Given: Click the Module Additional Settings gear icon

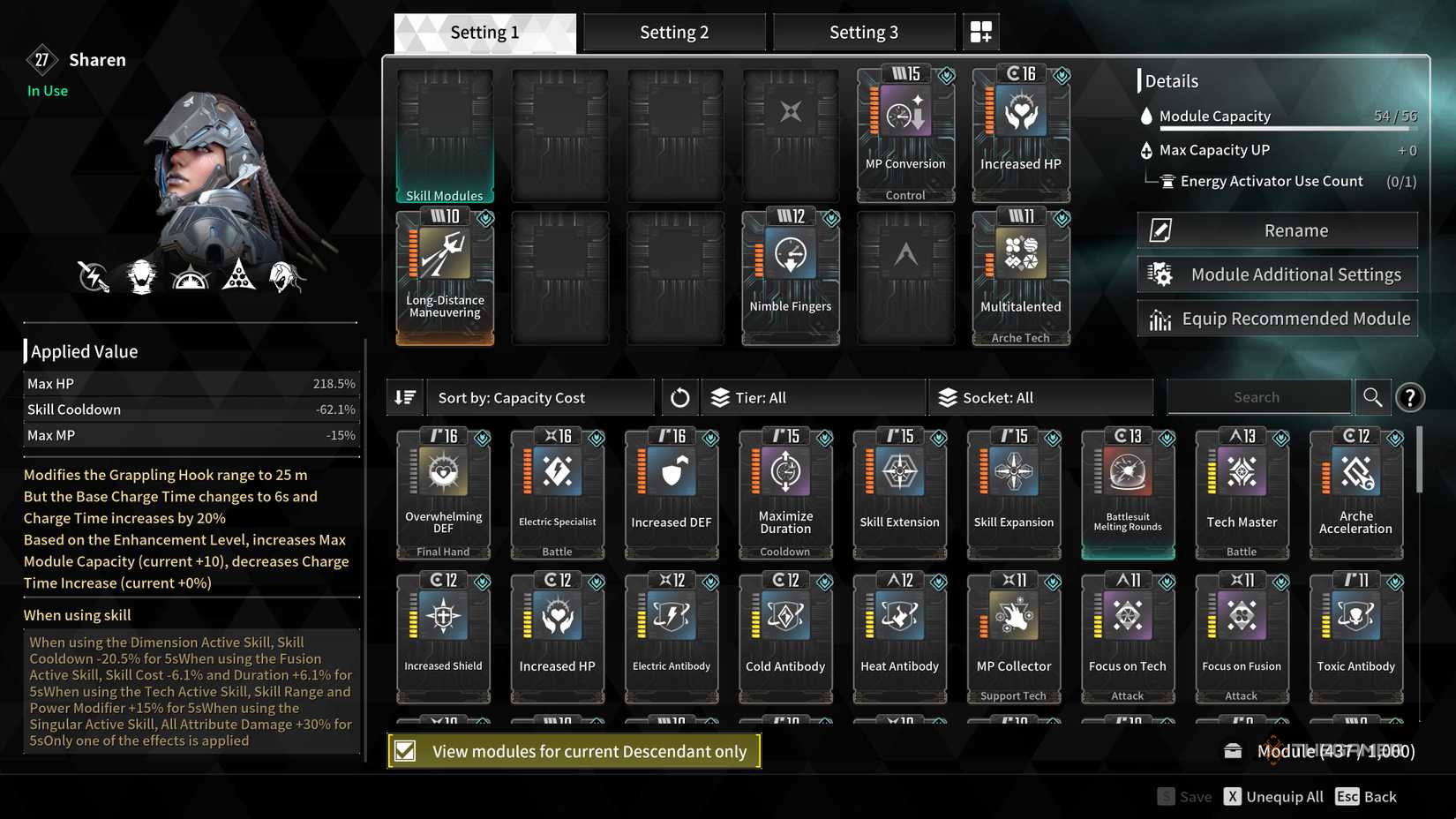Looking at the screenshot, I should (1161, 274).
